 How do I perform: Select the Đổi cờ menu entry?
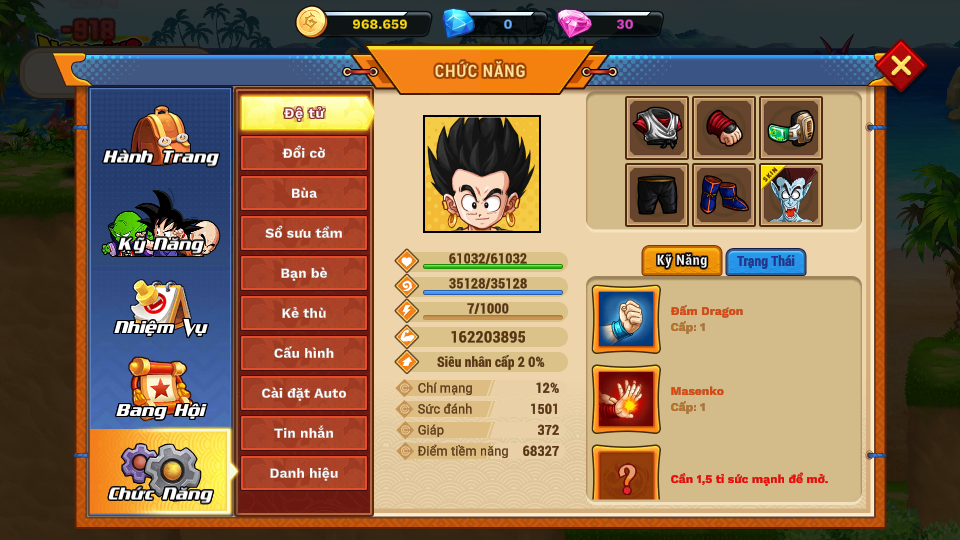[x=304, y=153]
